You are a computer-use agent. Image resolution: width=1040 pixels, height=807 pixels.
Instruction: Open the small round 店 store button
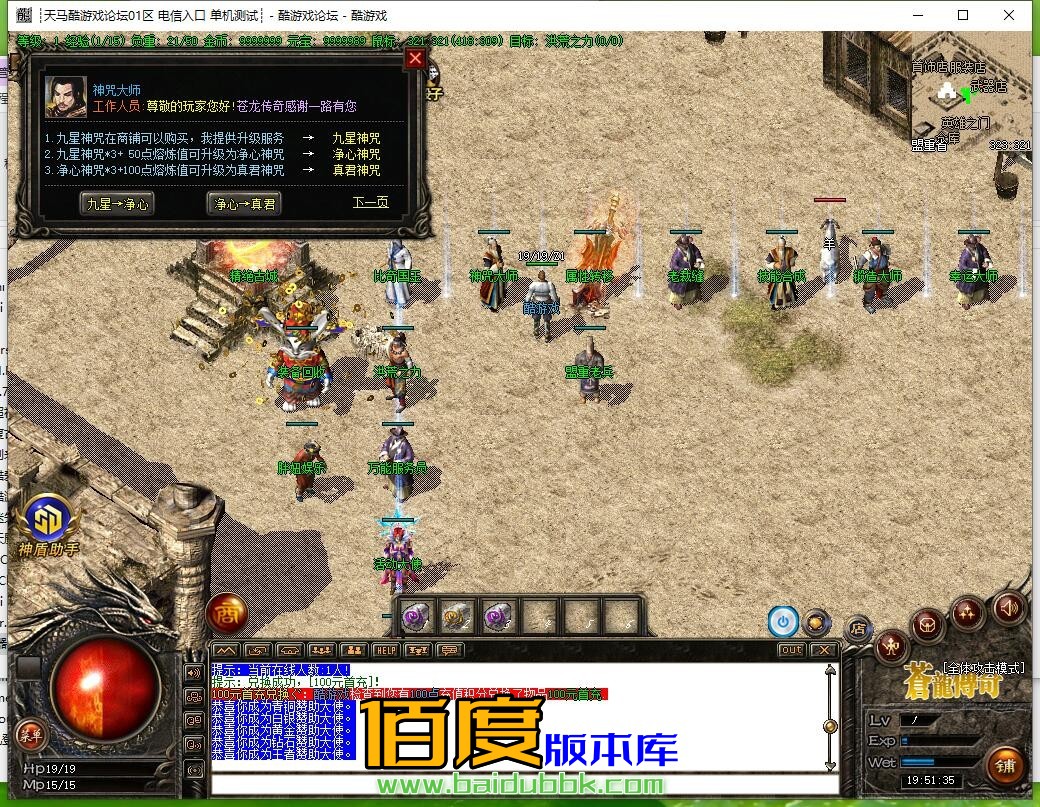tap(857, 628)
